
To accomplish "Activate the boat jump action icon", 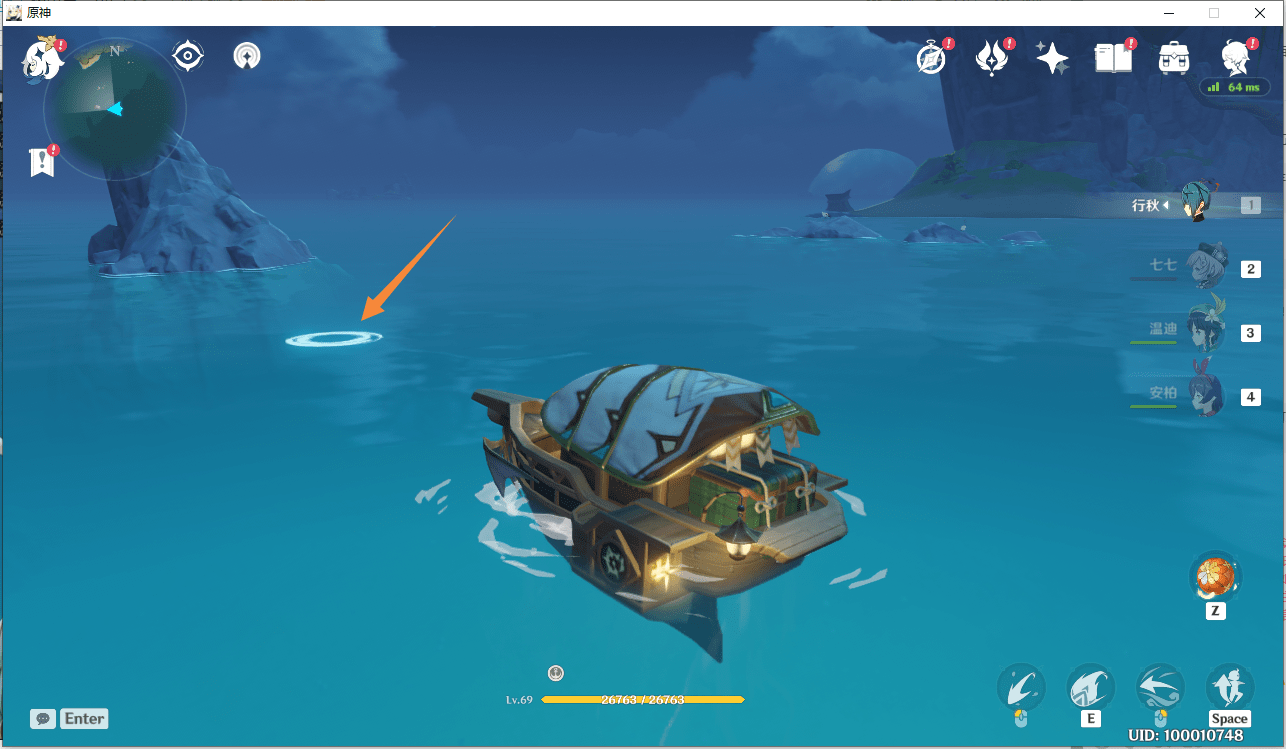I will pos(1230,689).
